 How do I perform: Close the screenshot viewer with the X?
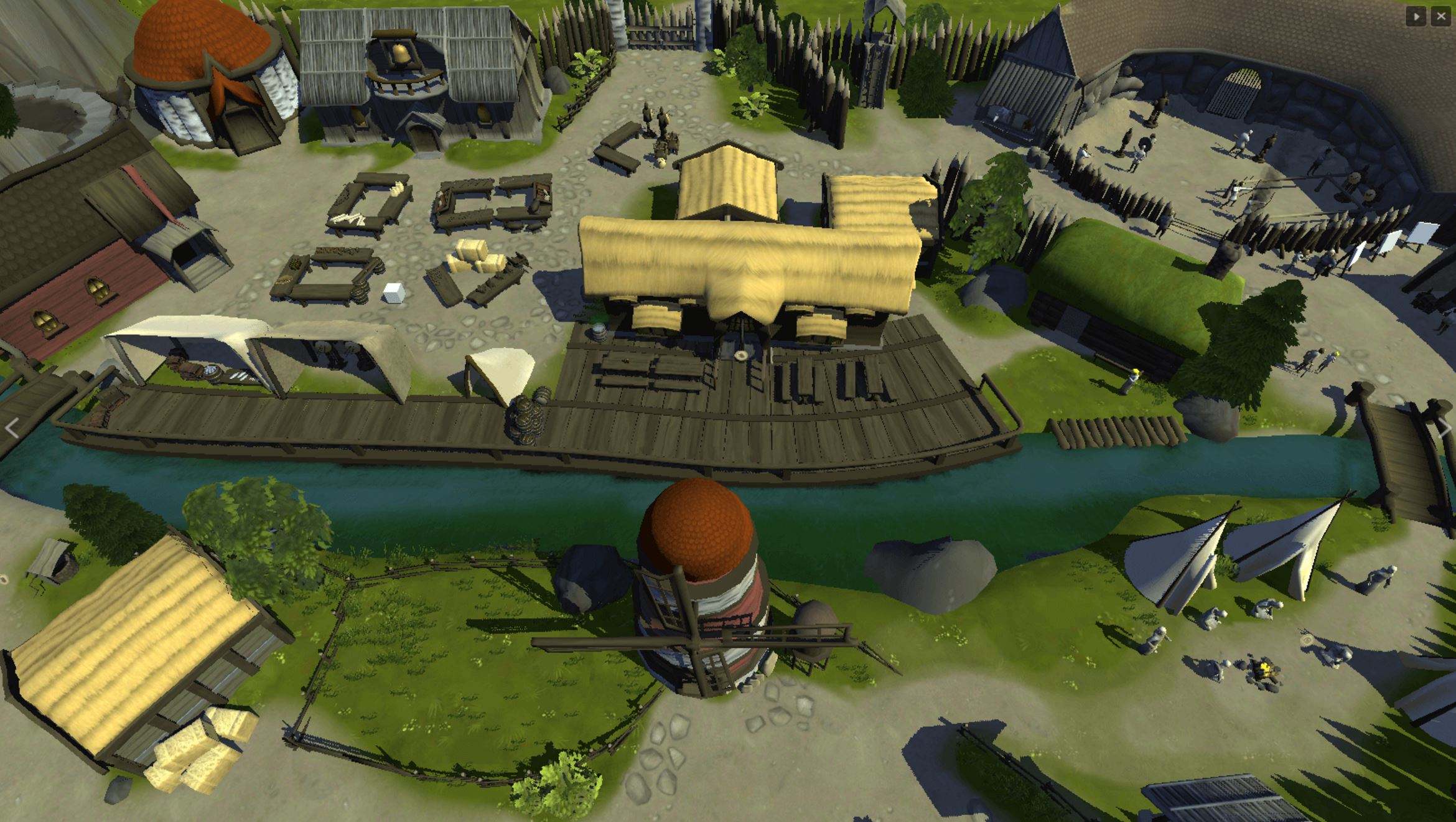pyautogui.click(x=1441, y=17)
